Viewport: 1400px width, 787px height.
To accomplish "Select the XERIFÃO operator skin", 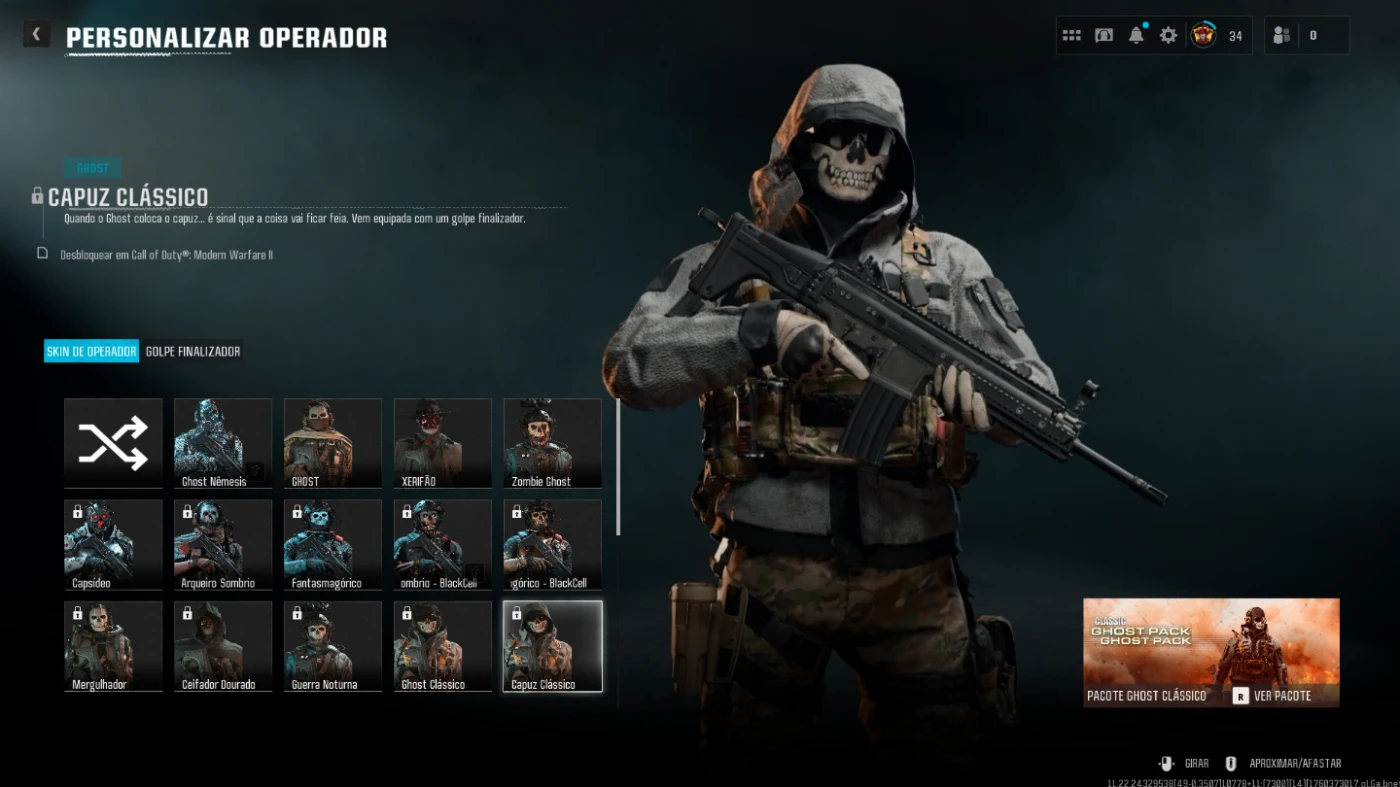I will [442, 443].
